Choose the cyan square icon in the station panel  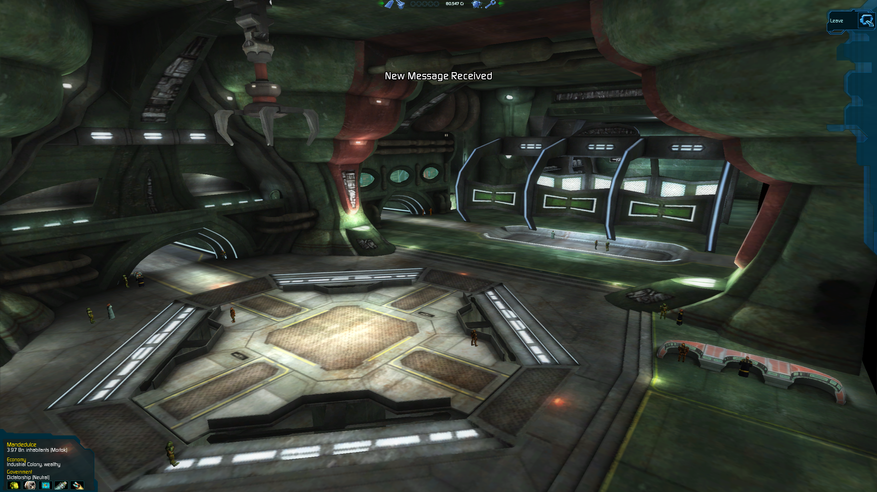coord(45,486)
